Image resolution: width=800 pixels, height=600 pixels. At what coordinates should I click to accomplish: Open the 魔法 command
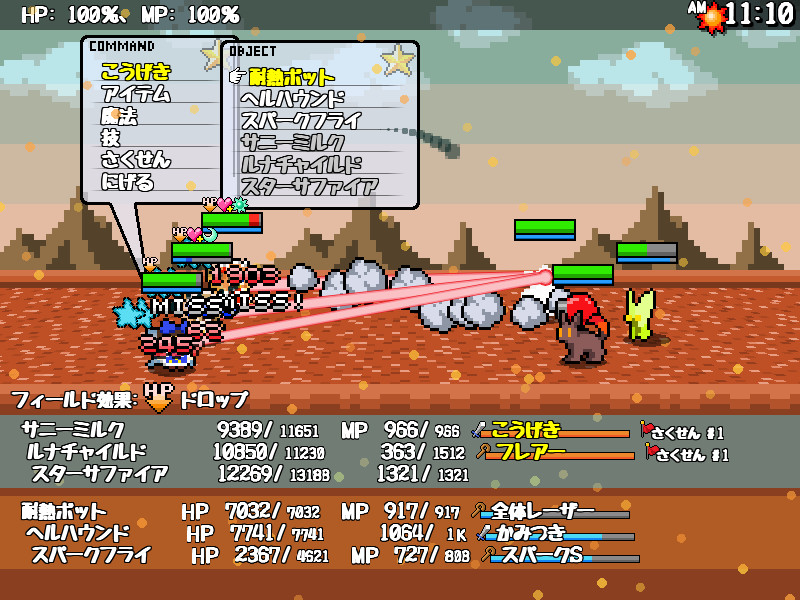(x=119, y=116)
